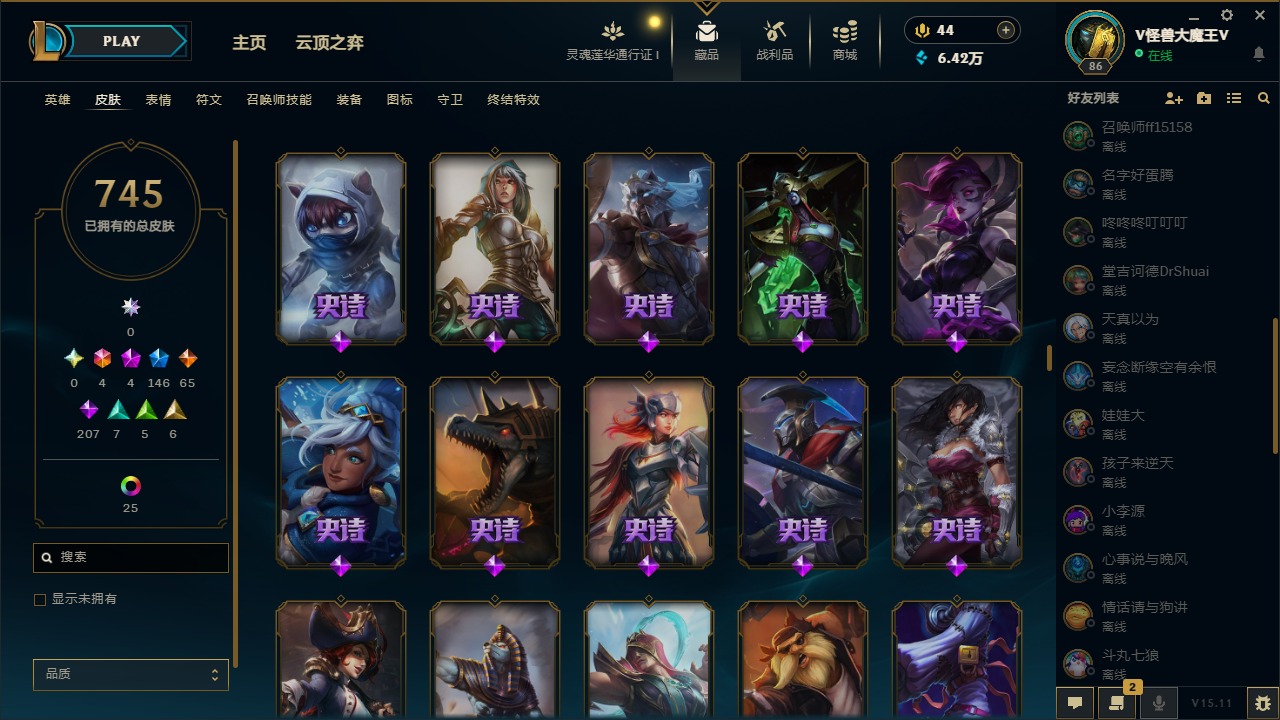
Task: Toggle the friend list display mode
Action: (1234, 98)
